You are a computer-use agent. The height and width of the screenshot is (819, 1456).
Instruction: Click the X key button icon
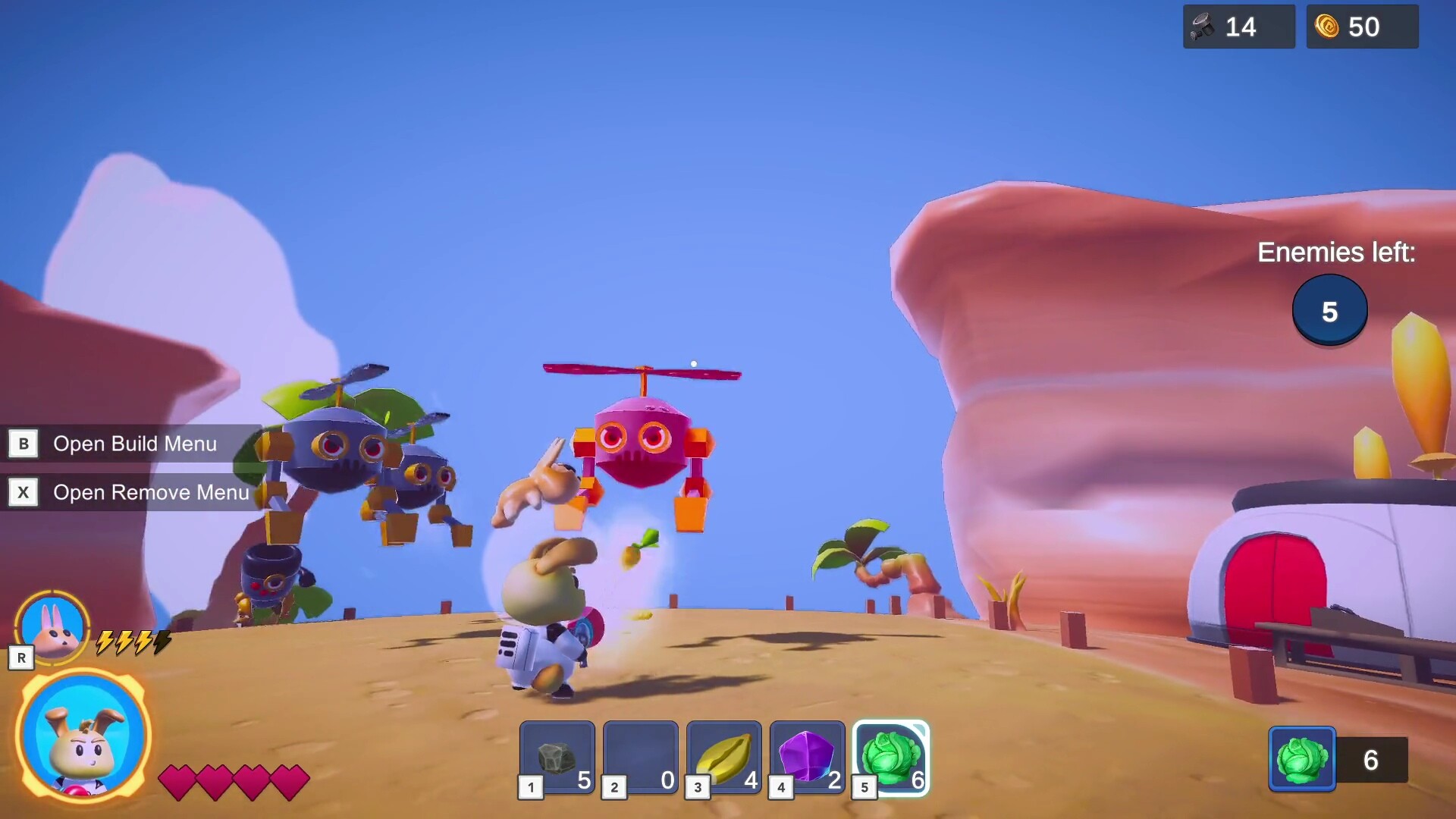[24, 492]
